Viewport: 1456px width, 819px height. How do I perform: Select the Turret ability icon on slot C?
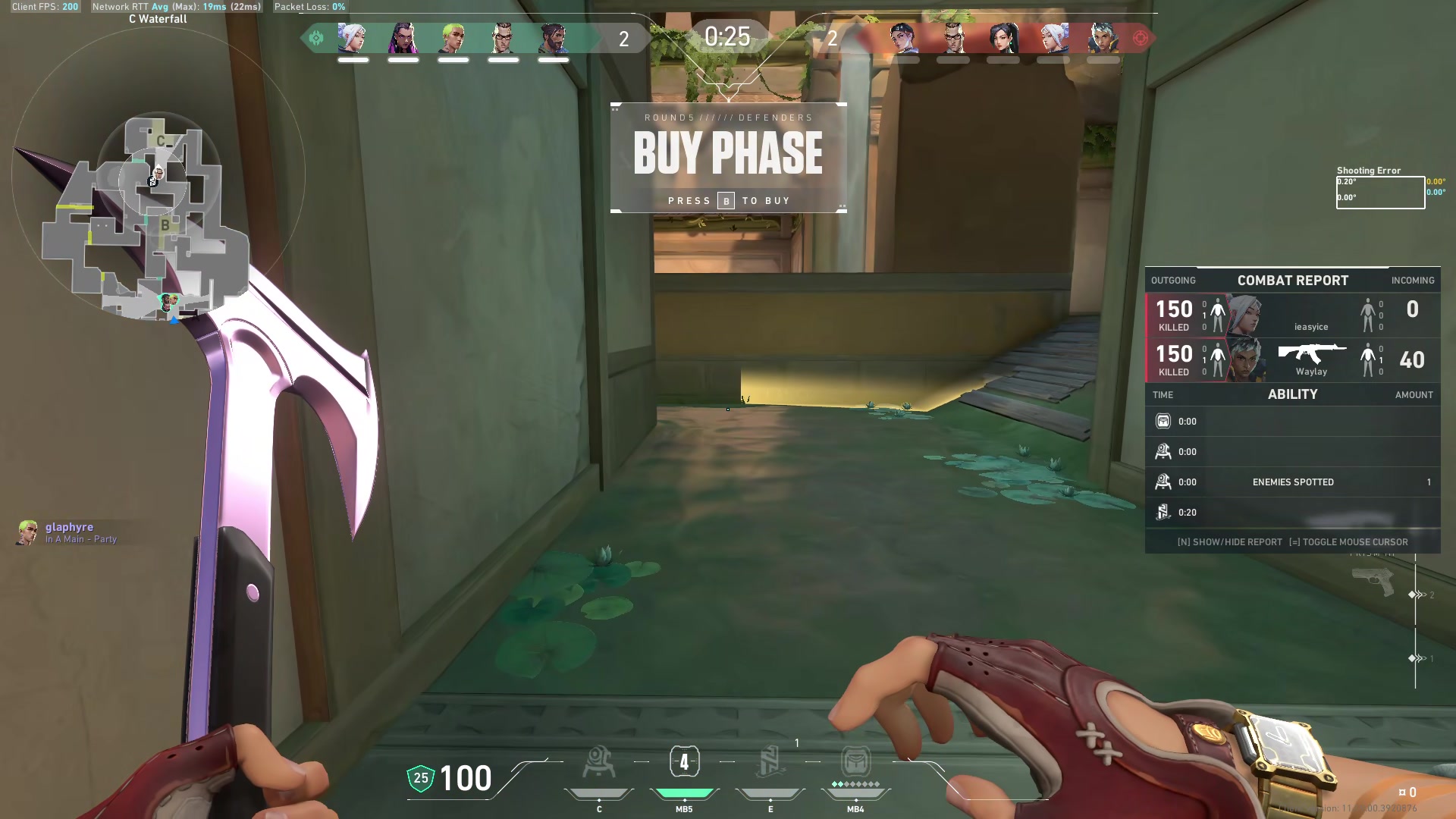pyautogui.click(x=598, y=762)
